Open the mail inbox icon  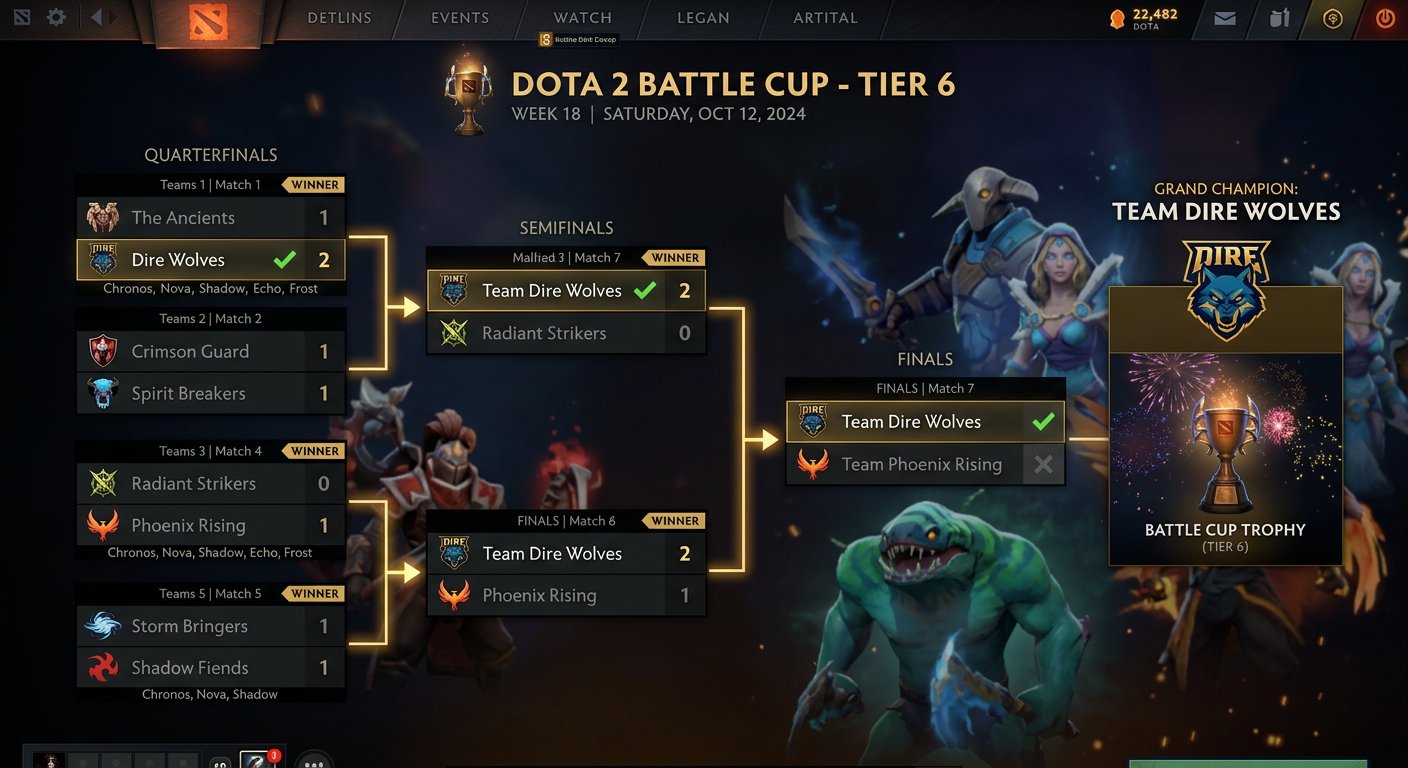1224,17
